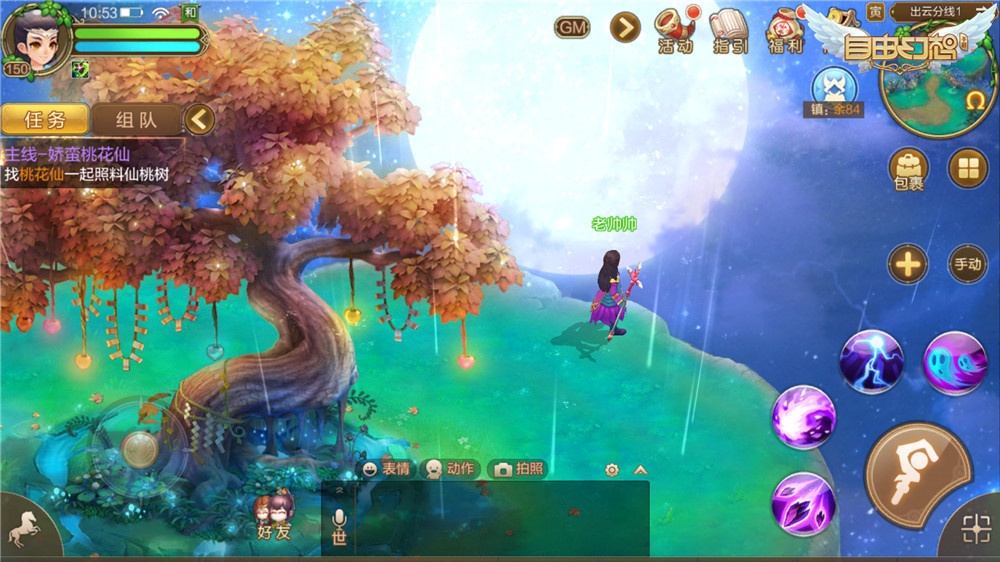Click the GM button
Screen dimensions: 1000x562
coord(572,28)
